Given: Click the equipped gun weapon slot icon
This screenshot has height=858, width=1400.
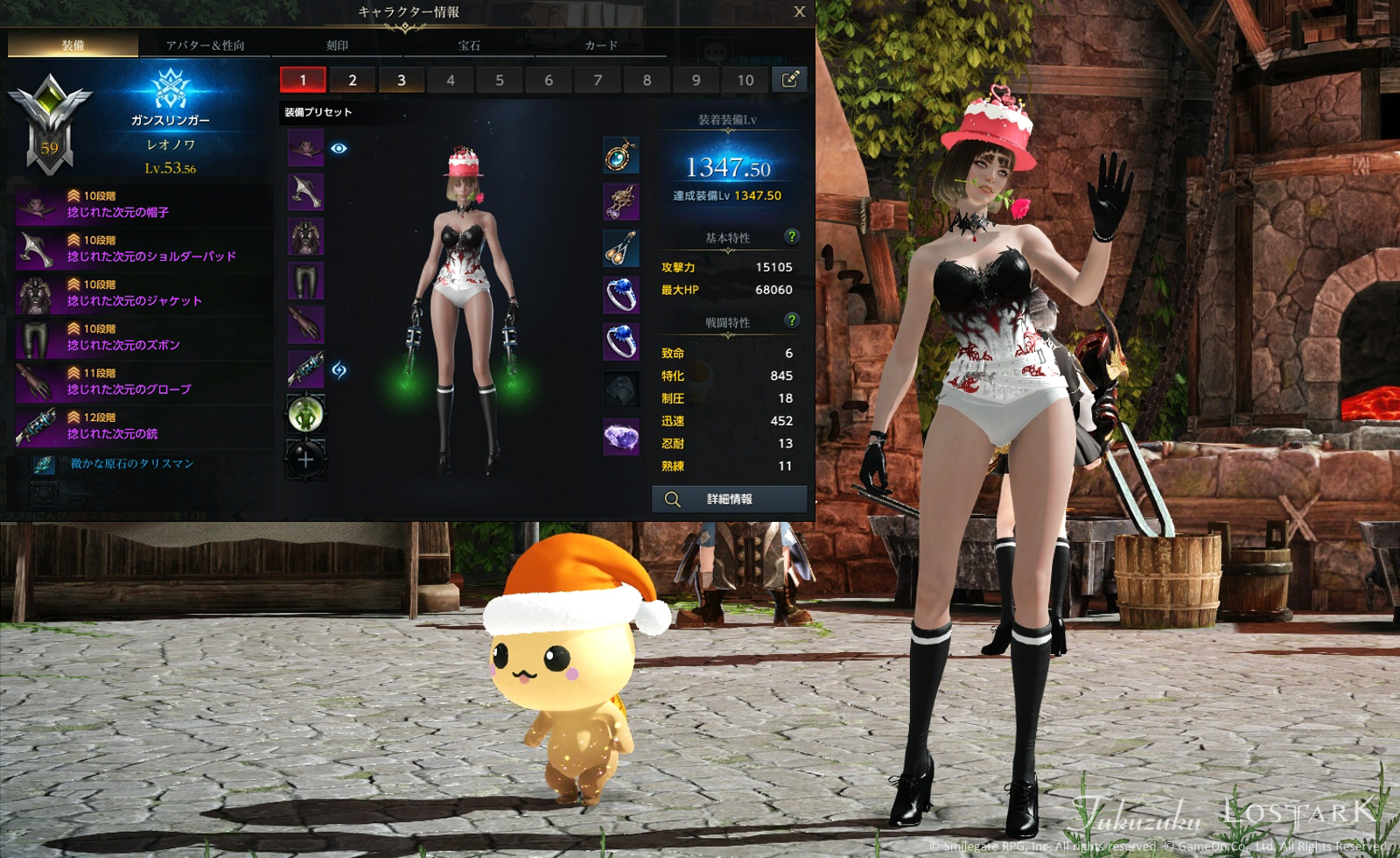Looking at the screenshot, I should (x=305, y=367).
